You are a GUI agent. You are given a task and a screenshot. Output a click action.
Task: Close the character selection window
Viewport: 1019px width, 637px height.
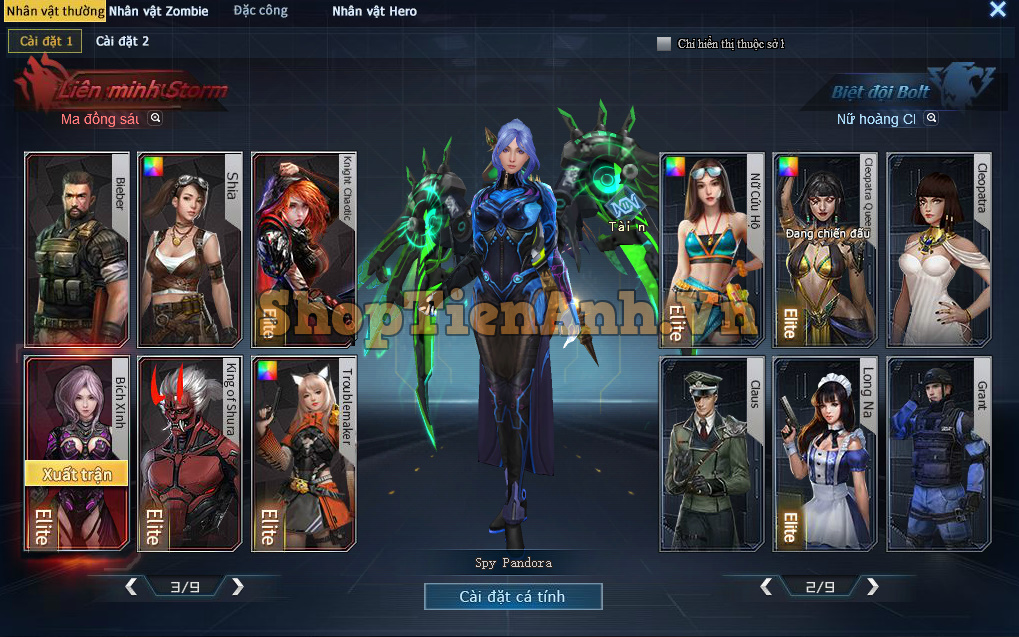point(997,10)
